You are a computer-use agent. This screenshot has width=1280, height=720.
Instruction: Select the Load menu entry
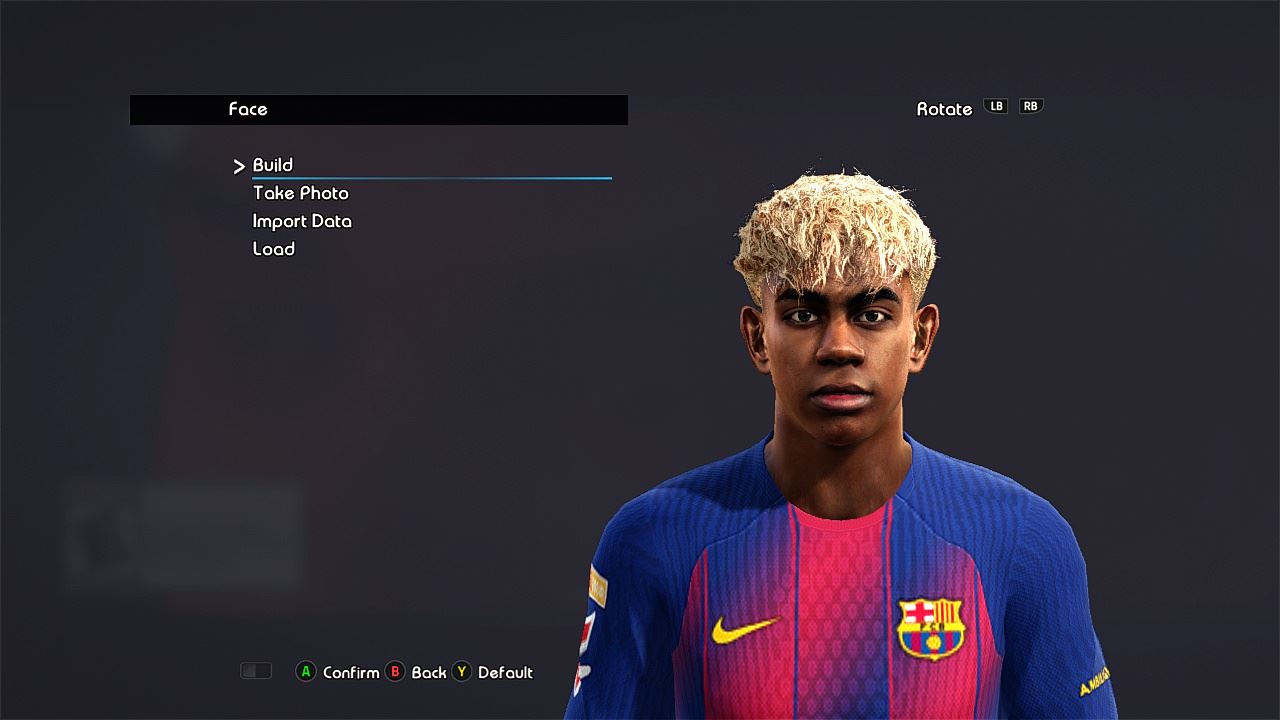tap(273, 249)
